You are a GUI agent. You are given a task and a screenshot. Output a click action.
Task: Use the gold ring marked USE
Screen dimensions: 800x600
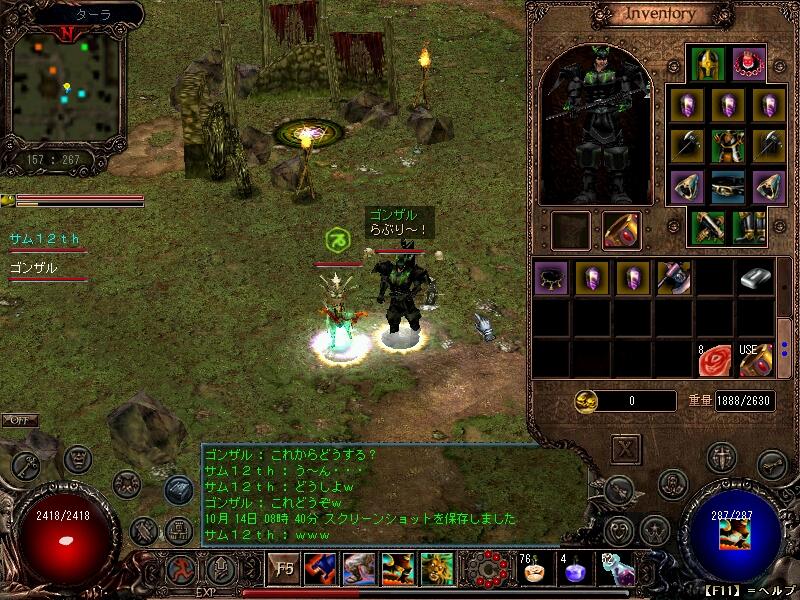(757, 360)
